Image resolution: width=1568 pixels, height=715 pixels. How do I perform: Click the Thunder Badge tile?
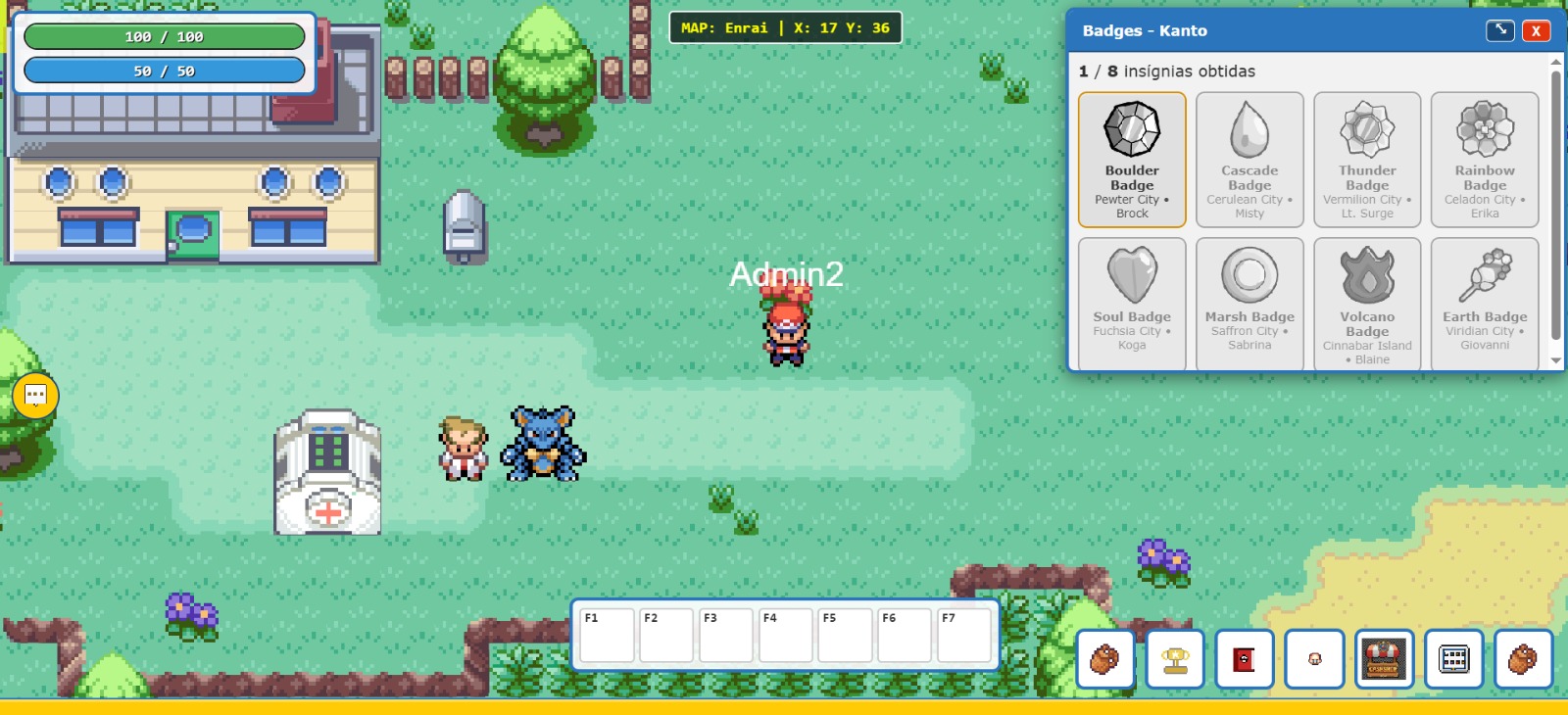(x=1367, y=159)
